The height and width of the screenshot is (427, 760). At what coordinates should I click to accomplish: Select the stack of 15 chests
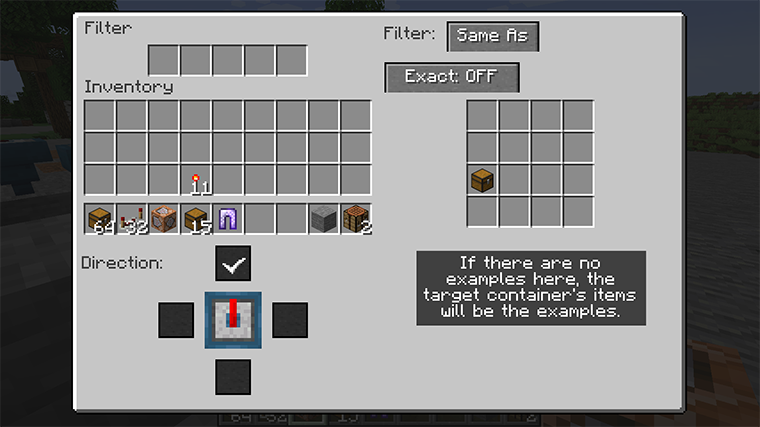point(196,218)
